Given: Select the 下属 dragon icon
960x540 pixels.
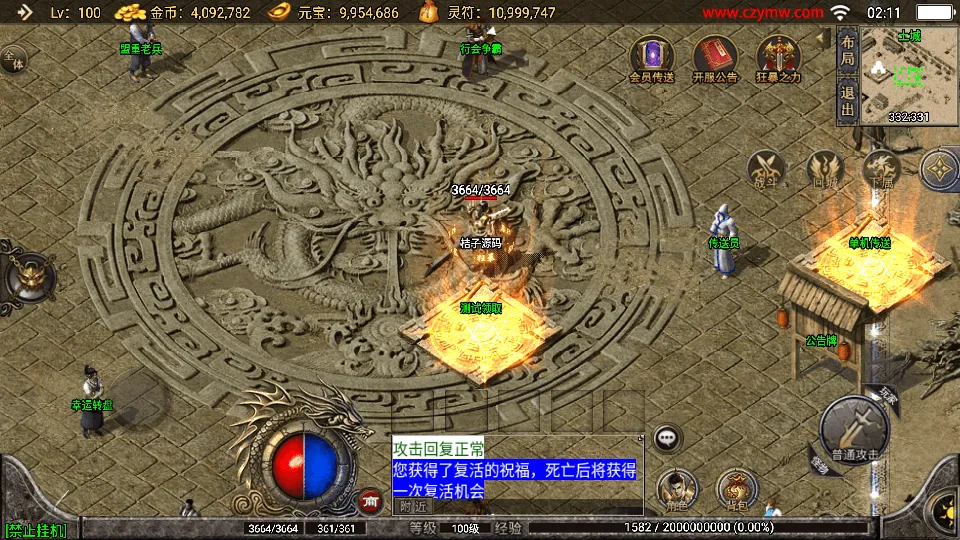Looking at the screenshot, I should [x=881, y=169].
